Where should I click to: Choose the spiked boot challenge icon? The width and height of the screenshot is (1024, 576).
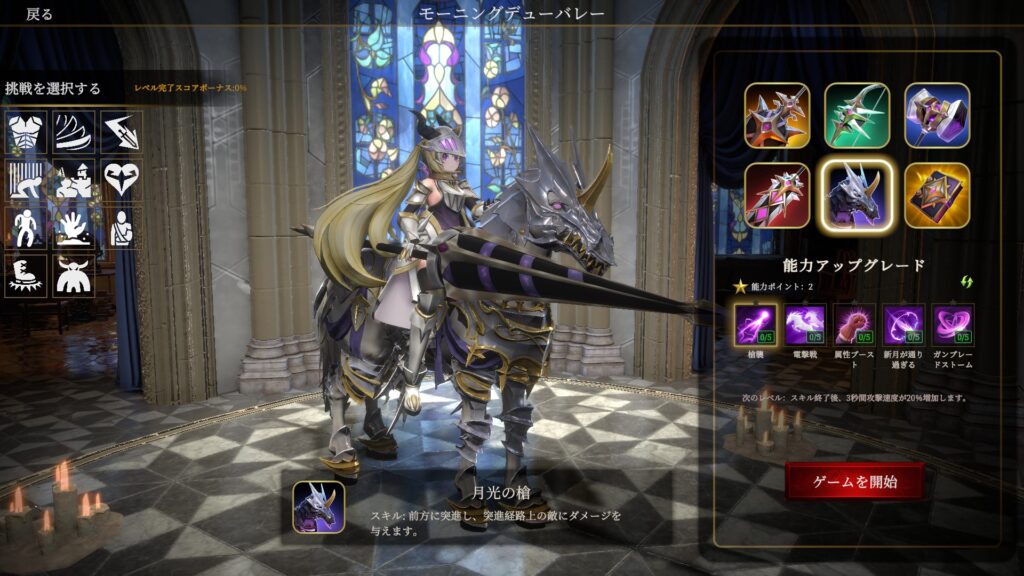pyautogui.click(x=25, y=276)
